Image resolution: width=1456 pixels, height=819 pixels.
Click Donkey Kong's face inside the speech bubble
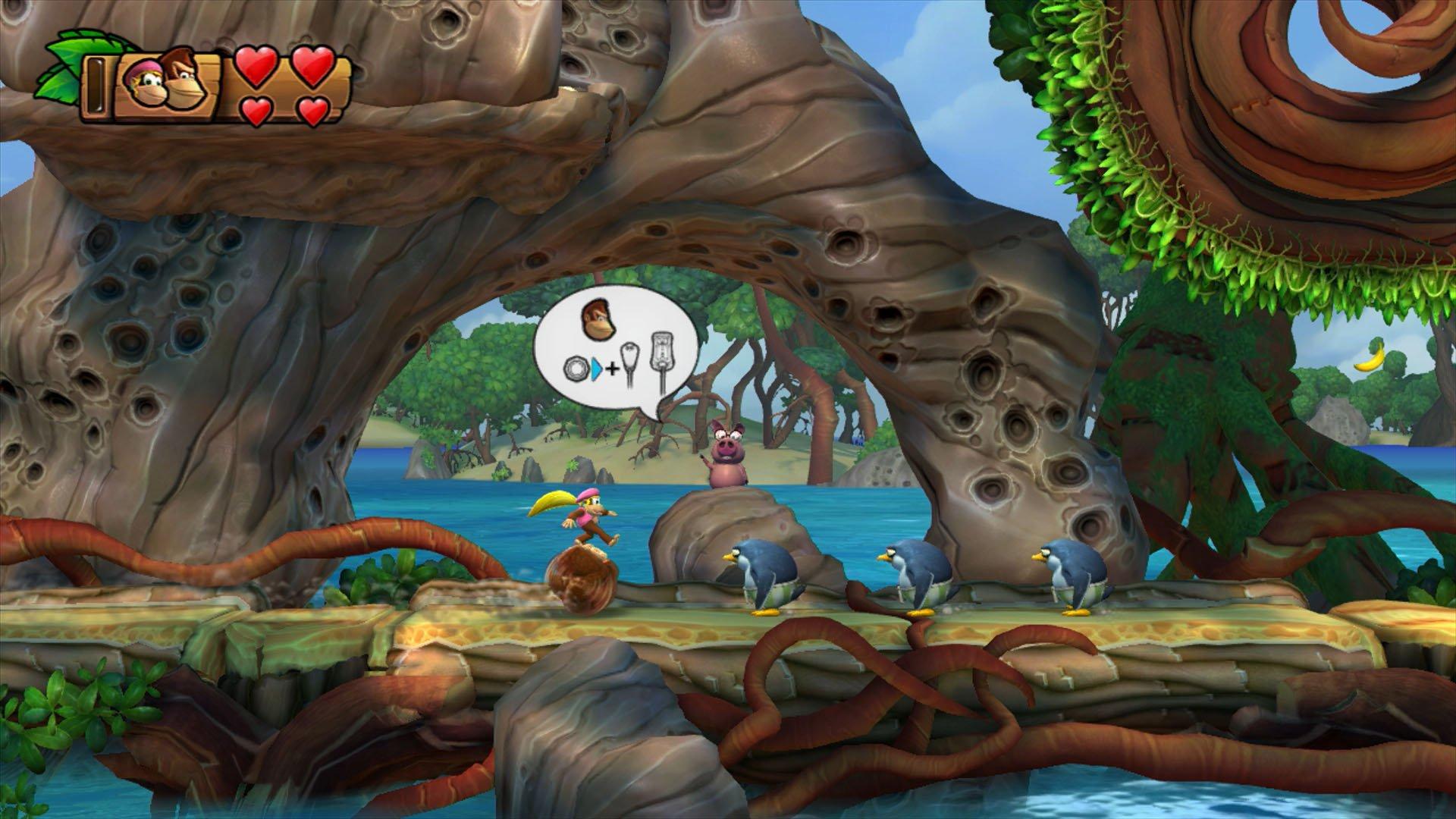(x=598, y=321)
